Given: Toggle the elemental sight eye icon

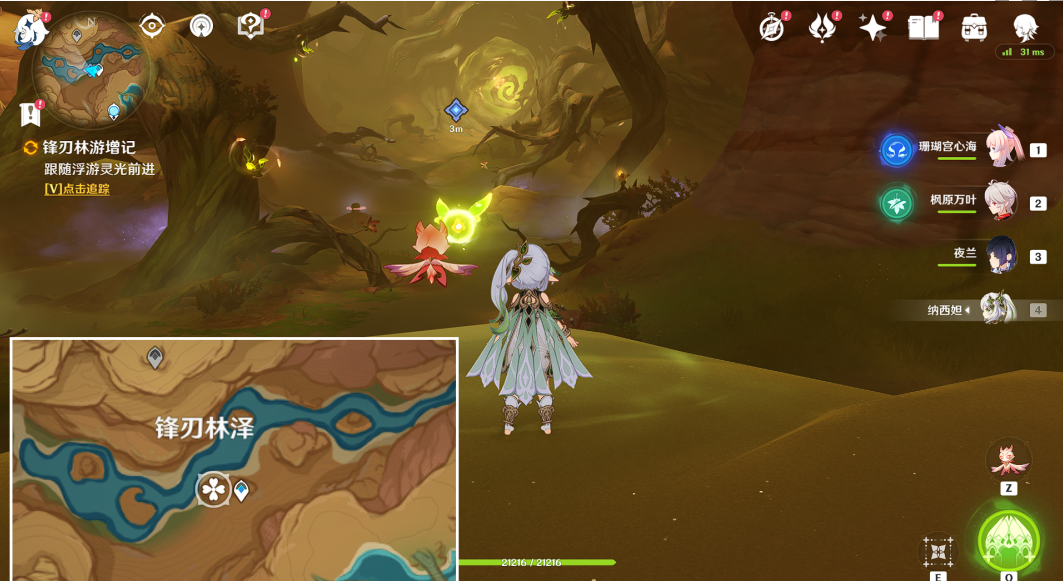Looking at the screenshot, I should click(x=151, y=27).
